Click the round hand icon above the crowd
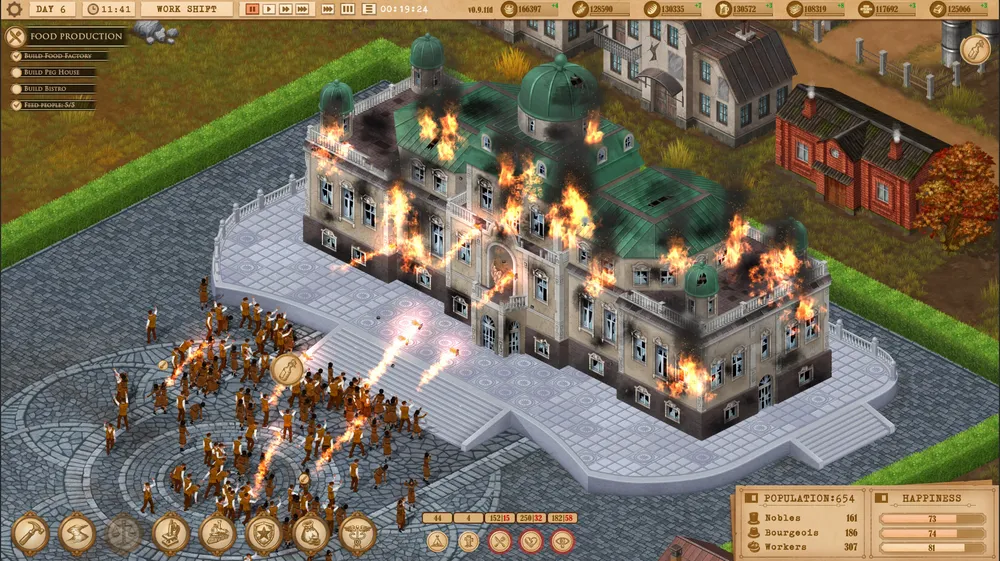The width and height of the screenshot is (1000, 561). click(287, 369)
